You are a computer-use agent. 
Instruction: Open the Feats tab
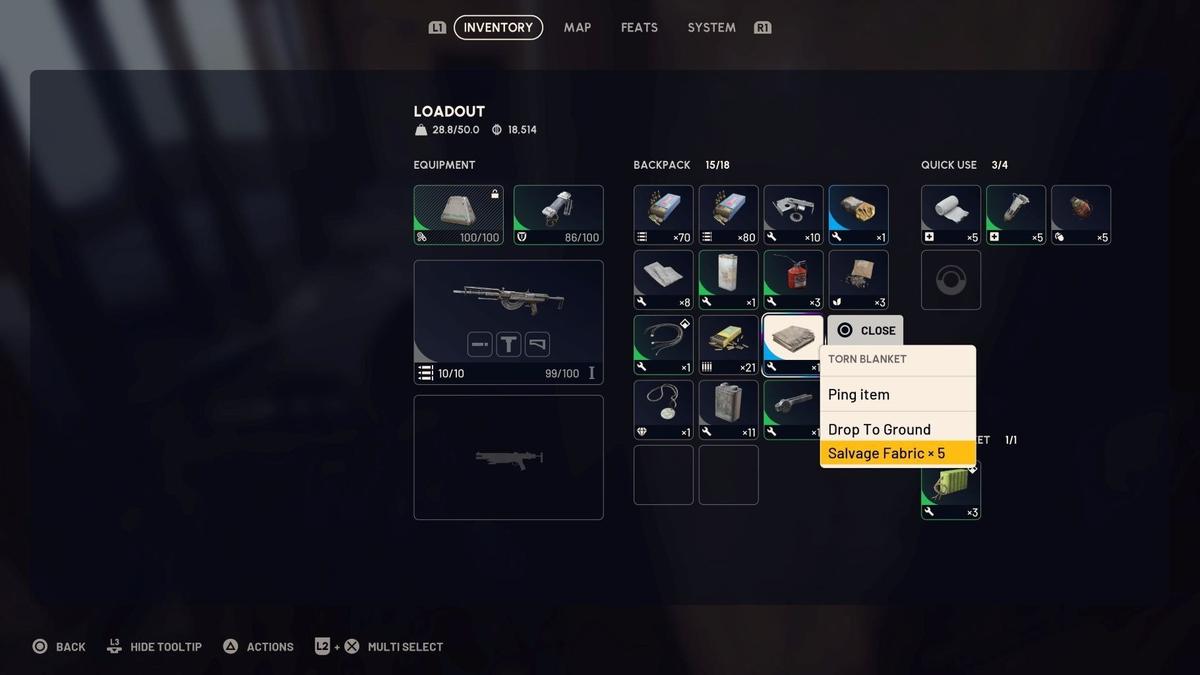tap(639, 27)
